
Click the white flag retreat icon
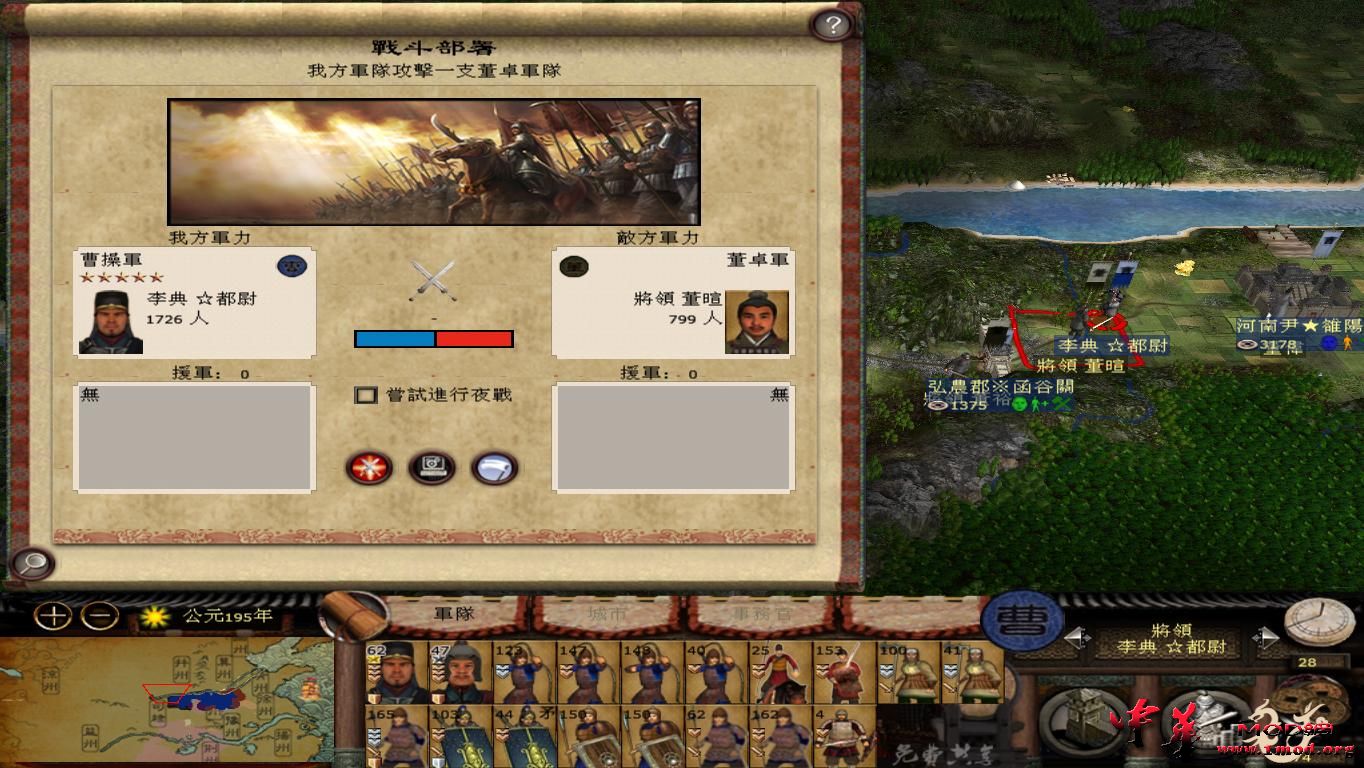pos(495,468)
